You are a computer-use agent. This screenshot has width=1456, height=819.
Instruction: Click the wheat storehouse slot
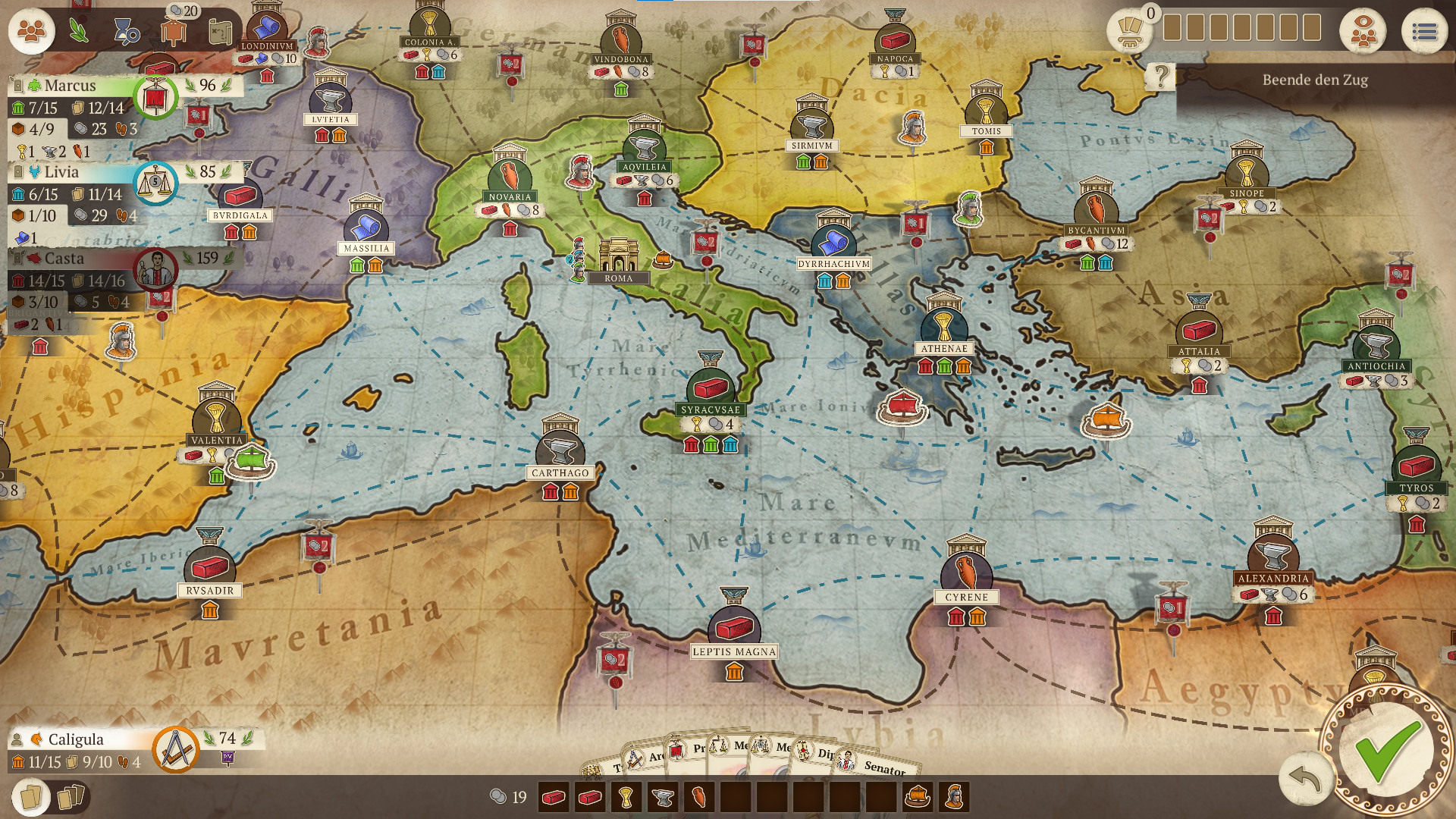pos(626,797)
